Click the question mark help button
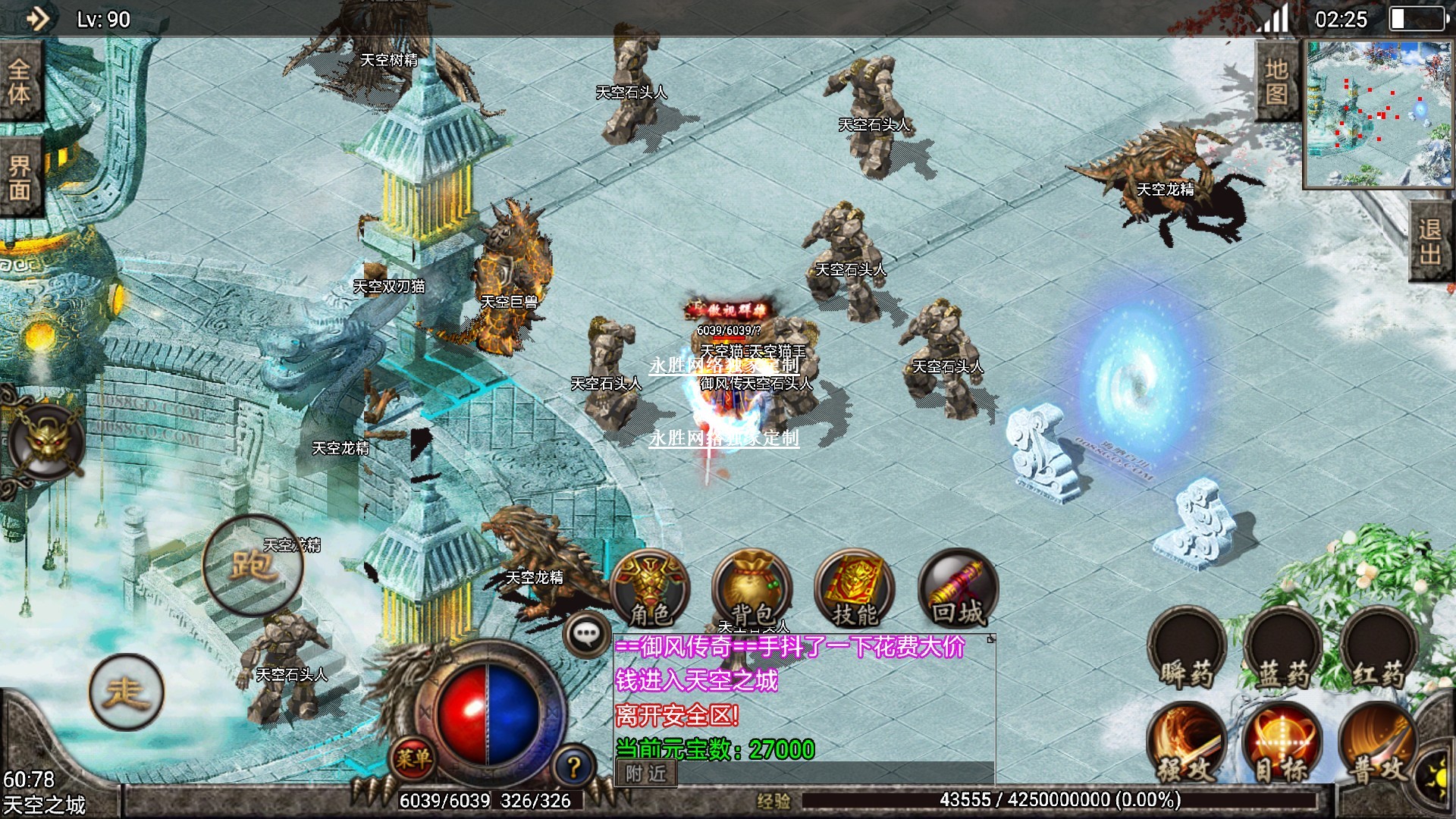Screen dimensions: 1456x819 [574, 767]
